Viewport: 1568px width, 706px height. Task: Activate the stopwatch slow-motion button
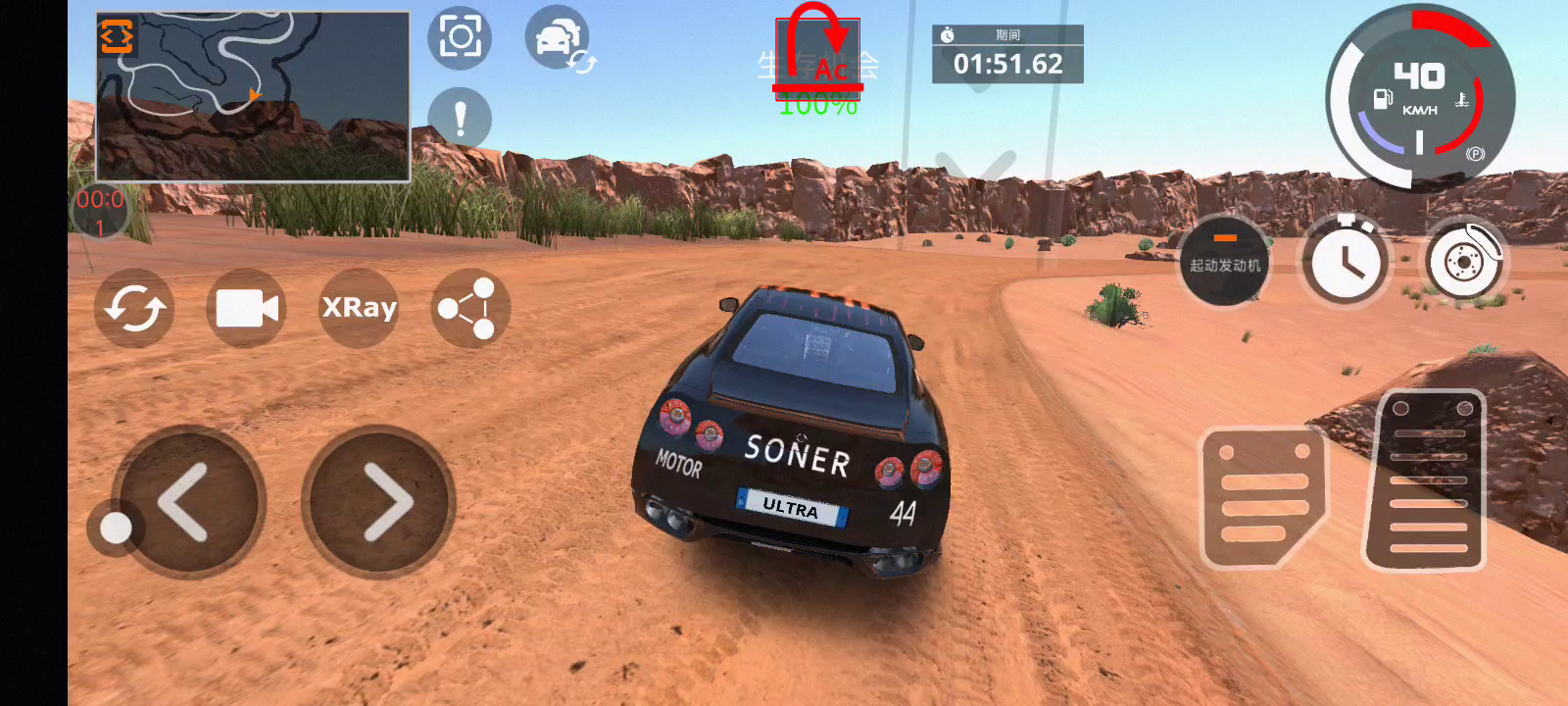coord(1345,262)
